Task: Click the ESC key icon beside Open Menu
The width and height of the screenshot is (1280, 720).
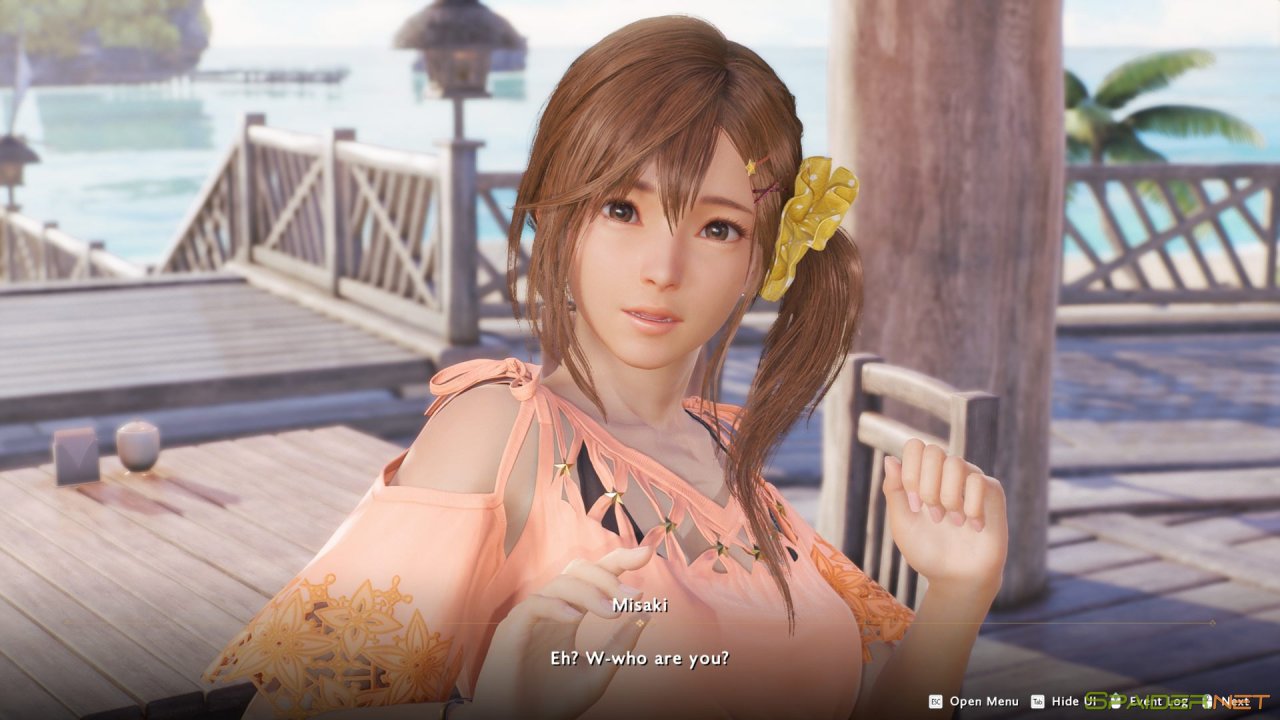Action: click(x=935, y=701)
